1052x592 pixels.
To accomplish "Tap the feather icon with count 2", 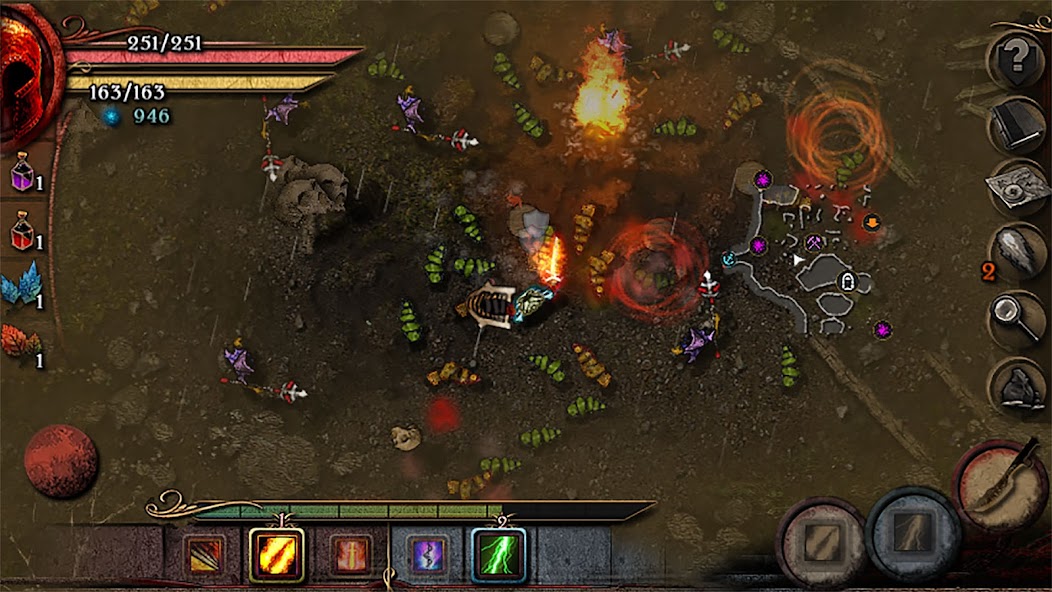I will click(1018, 254).
